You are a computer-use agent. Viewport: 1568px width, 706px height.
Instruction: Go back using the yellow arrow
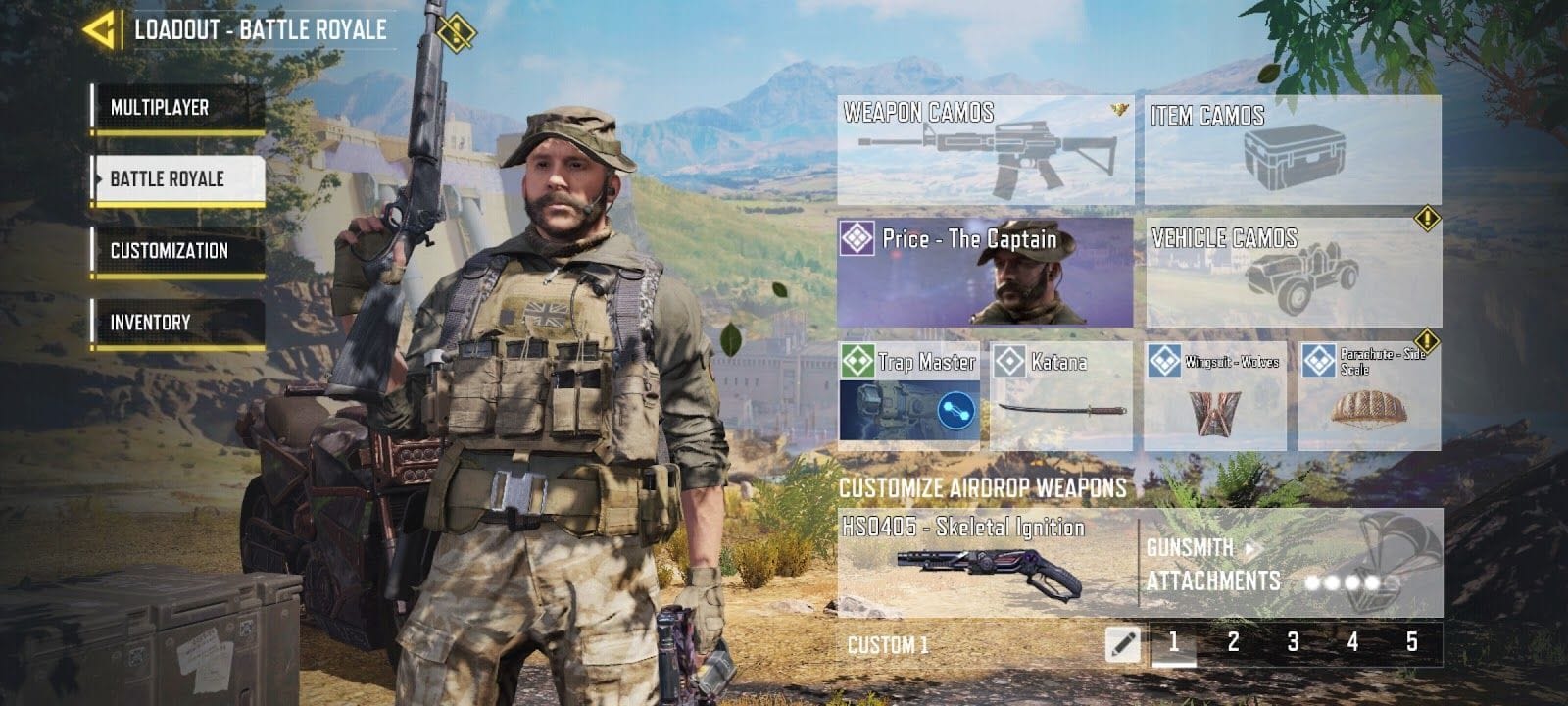(100, 29)
